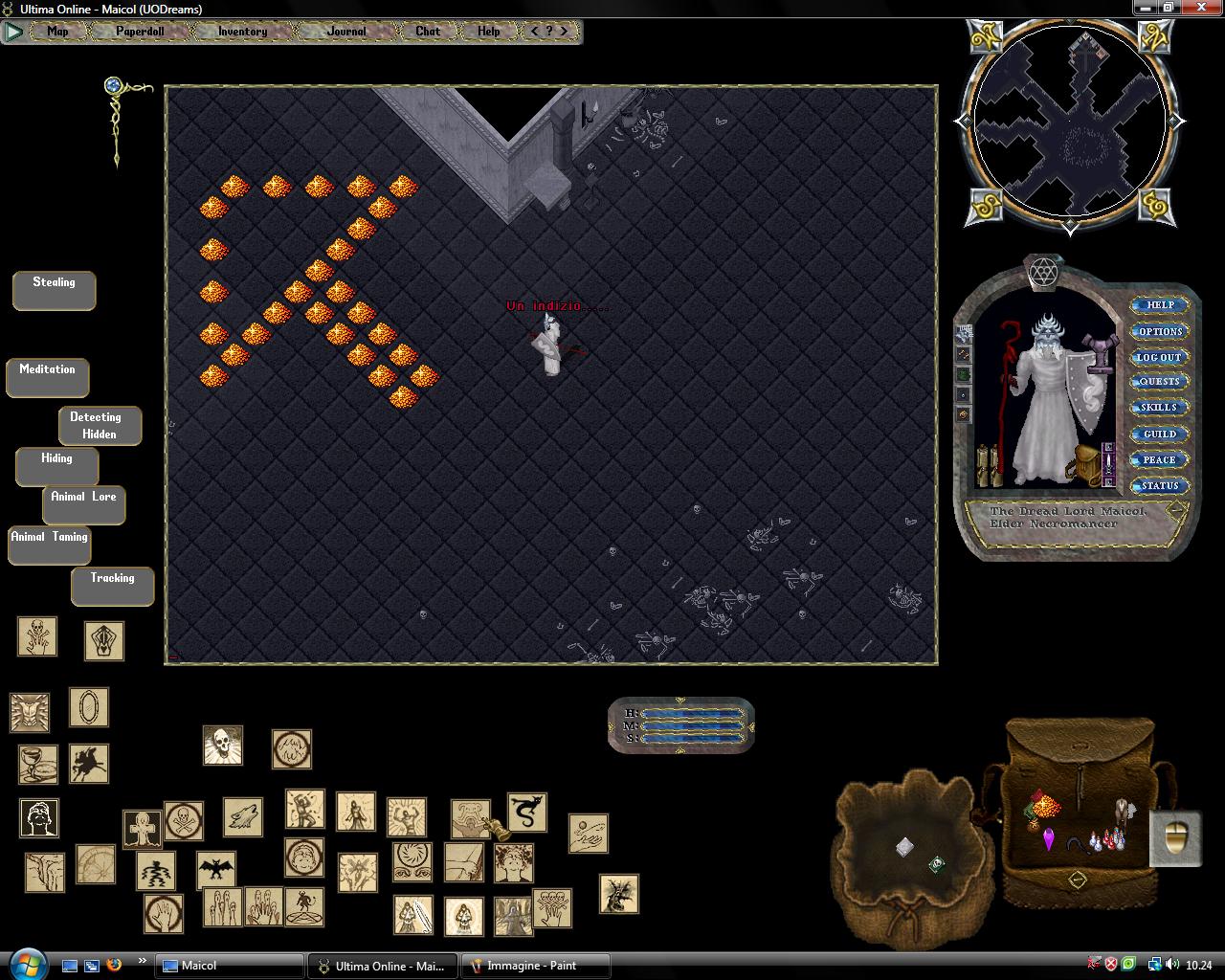
Task: Toggle the Peace war mode button
Action: point(1159,459)
